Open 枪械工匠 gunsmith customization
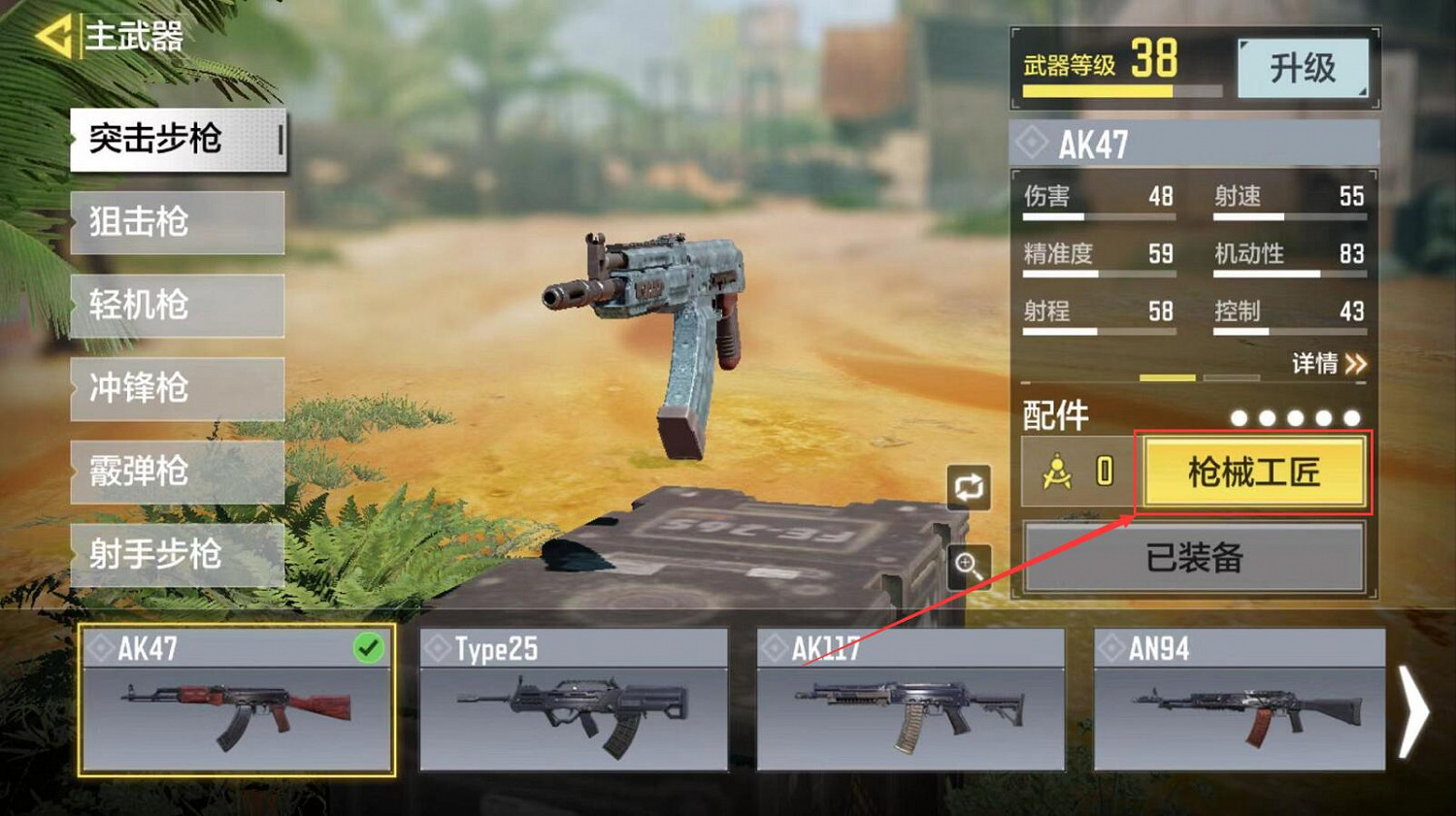Screen dimensions: 1456x816 (x=1254, y=474)
